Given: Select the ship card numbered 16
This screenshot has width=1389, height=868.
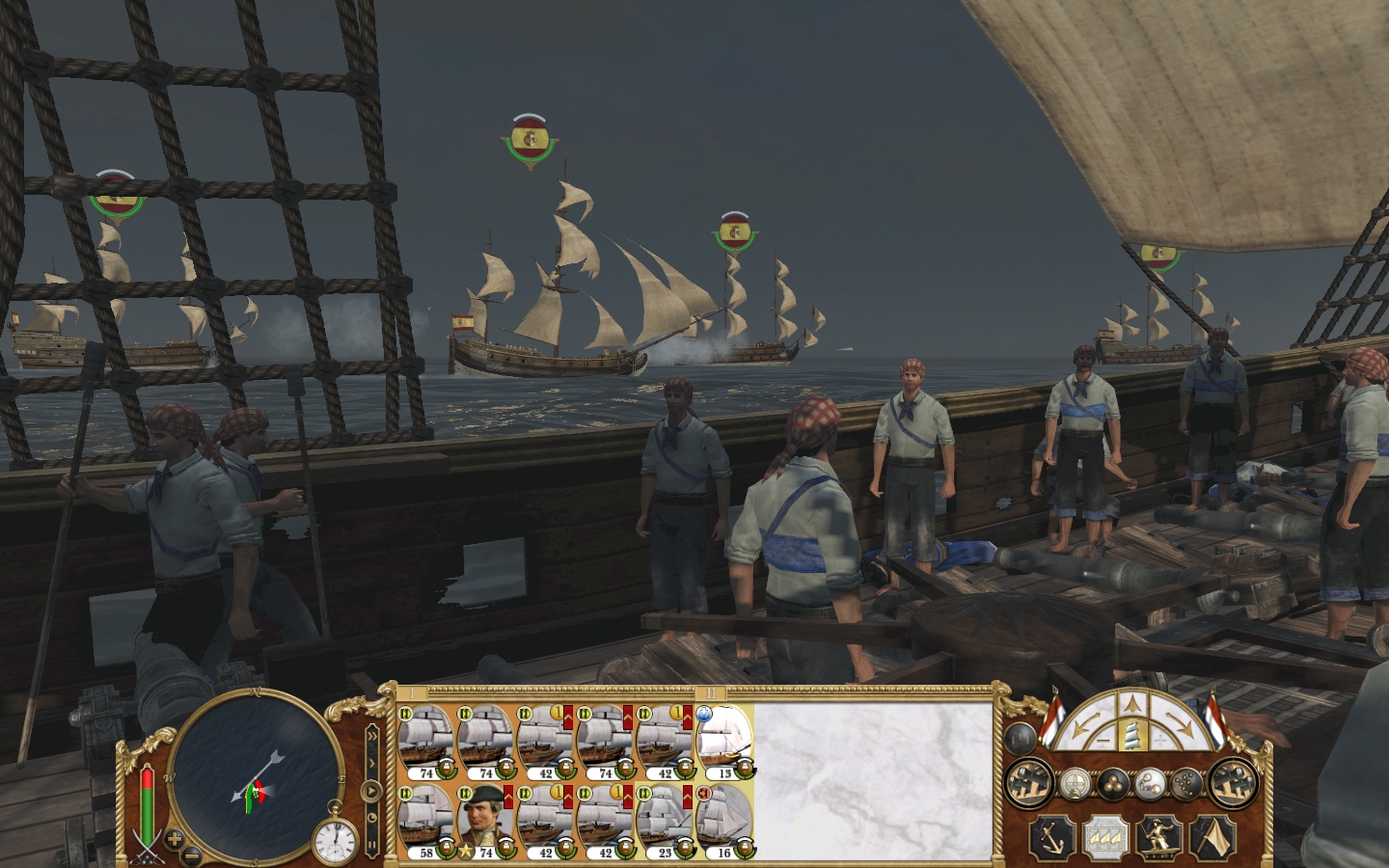Looking at the screenshot, I should (724, 818).
